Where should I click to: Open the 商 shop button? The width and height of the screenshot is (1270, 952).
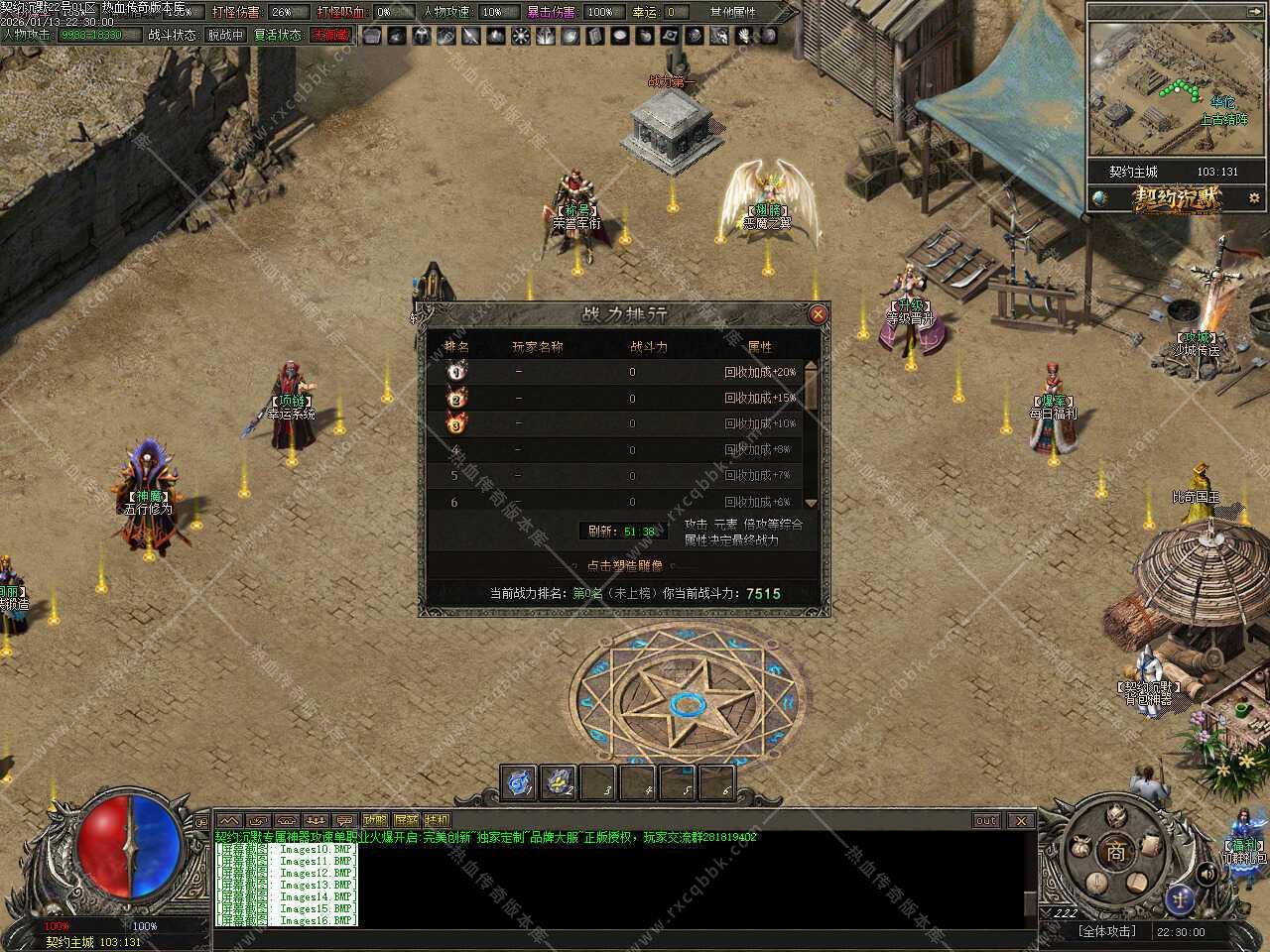[x=1116, y=851]
